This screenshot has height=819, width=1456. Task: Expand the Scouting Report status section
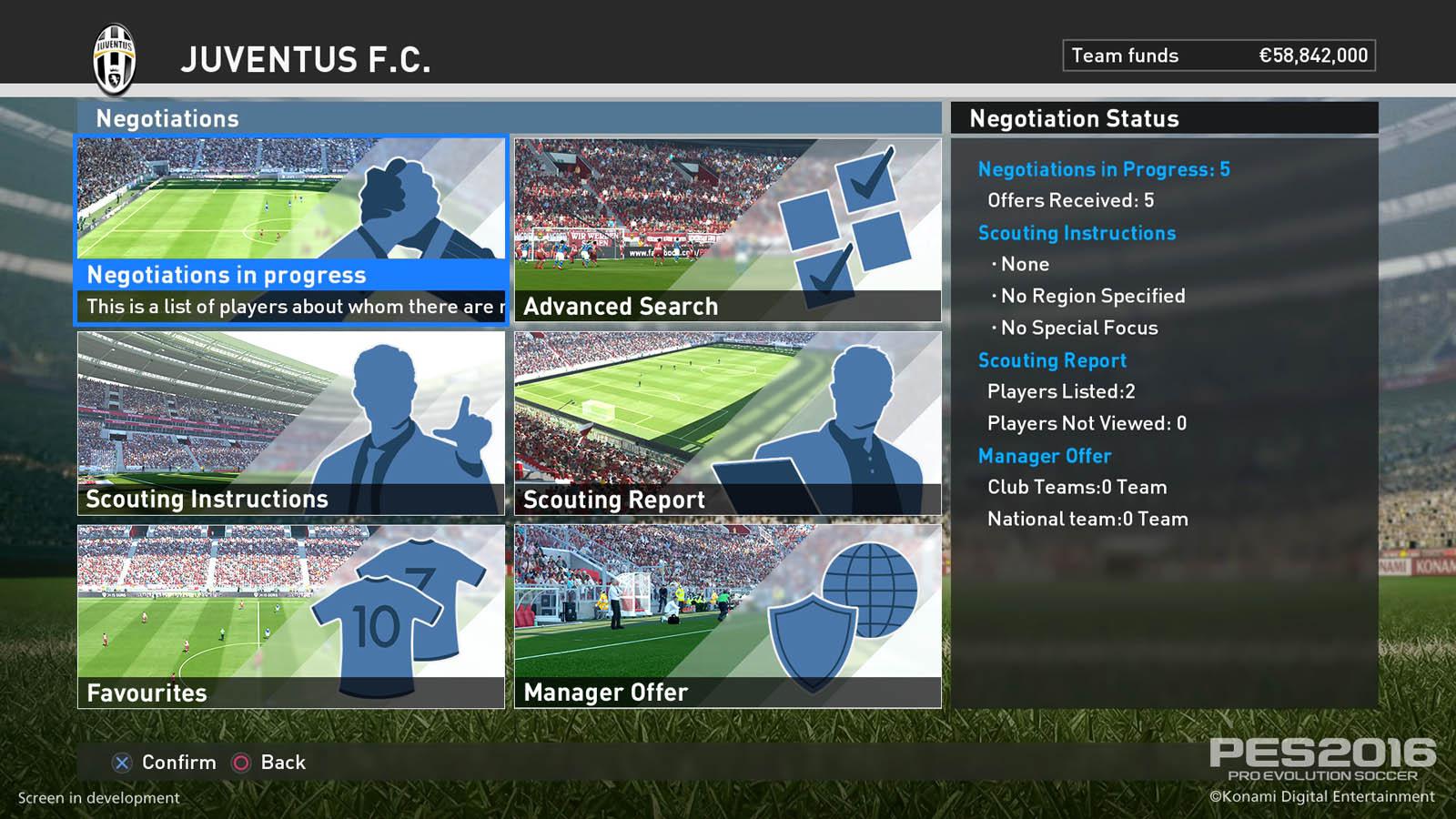1052,360
